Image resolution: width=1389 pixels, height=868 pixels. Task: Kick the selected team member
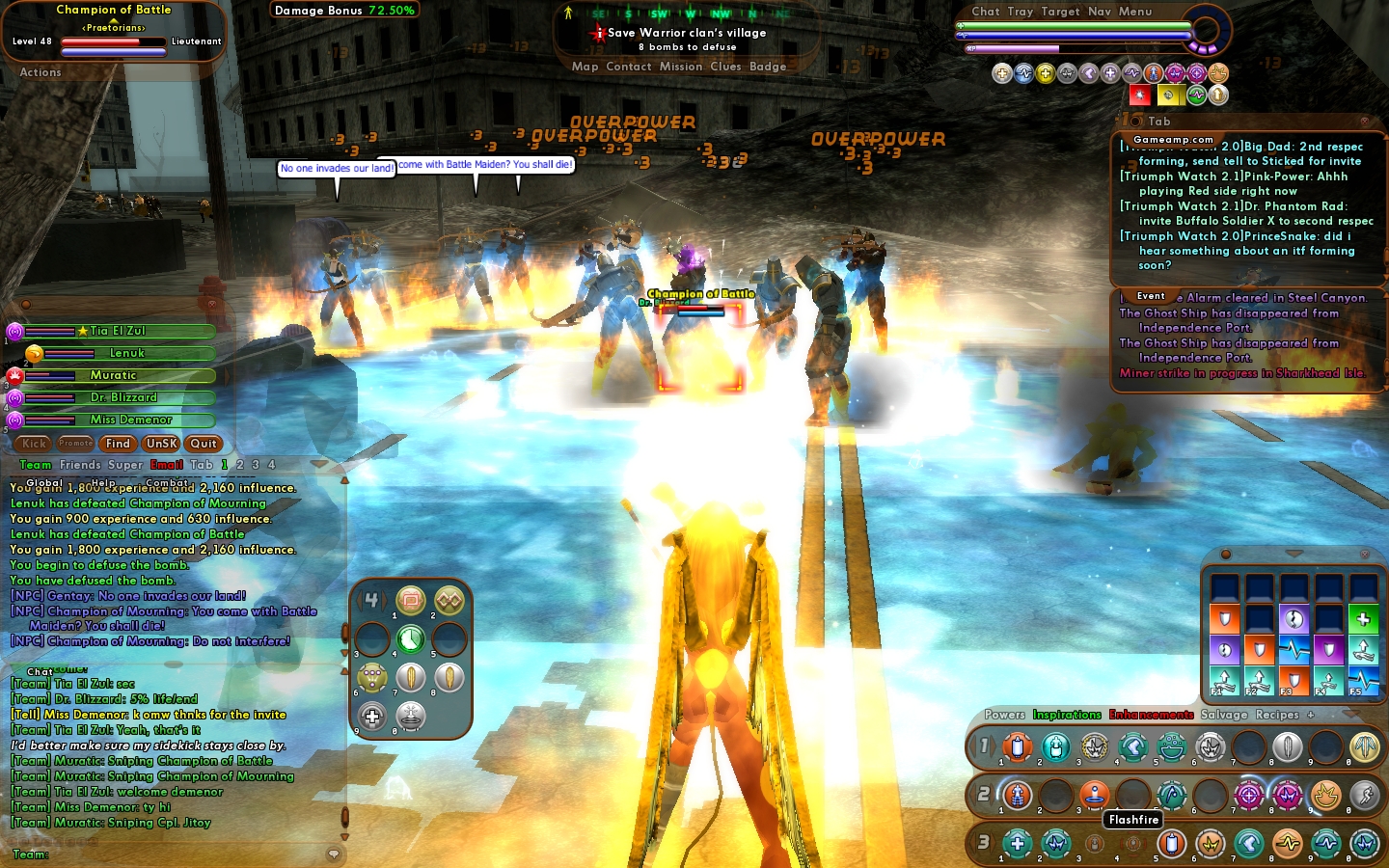[x=34, y=444]
